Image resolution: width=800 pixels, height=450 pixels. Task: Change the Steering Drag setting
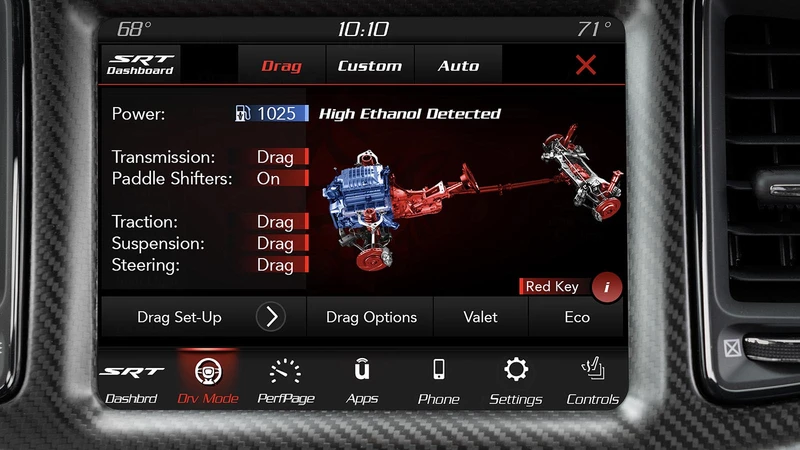[277, 265]
